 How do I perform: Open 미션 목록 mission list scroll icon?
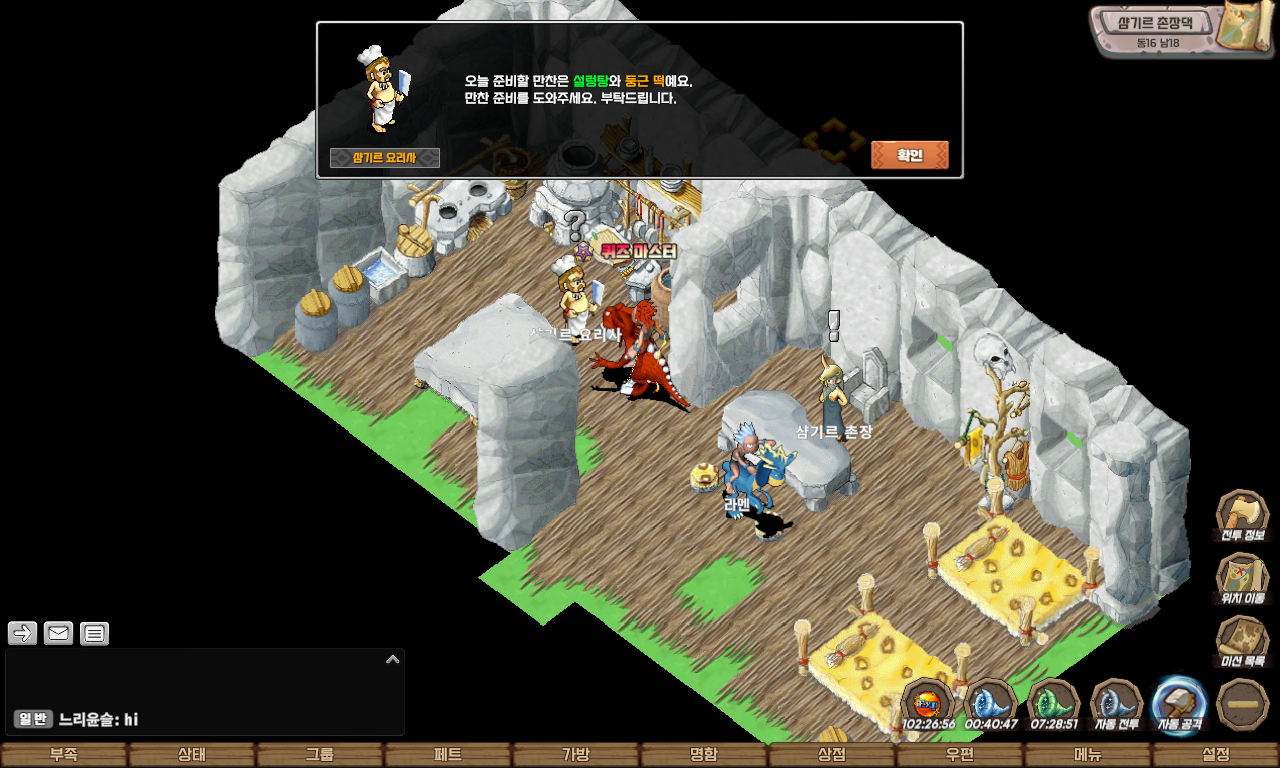1242,640
